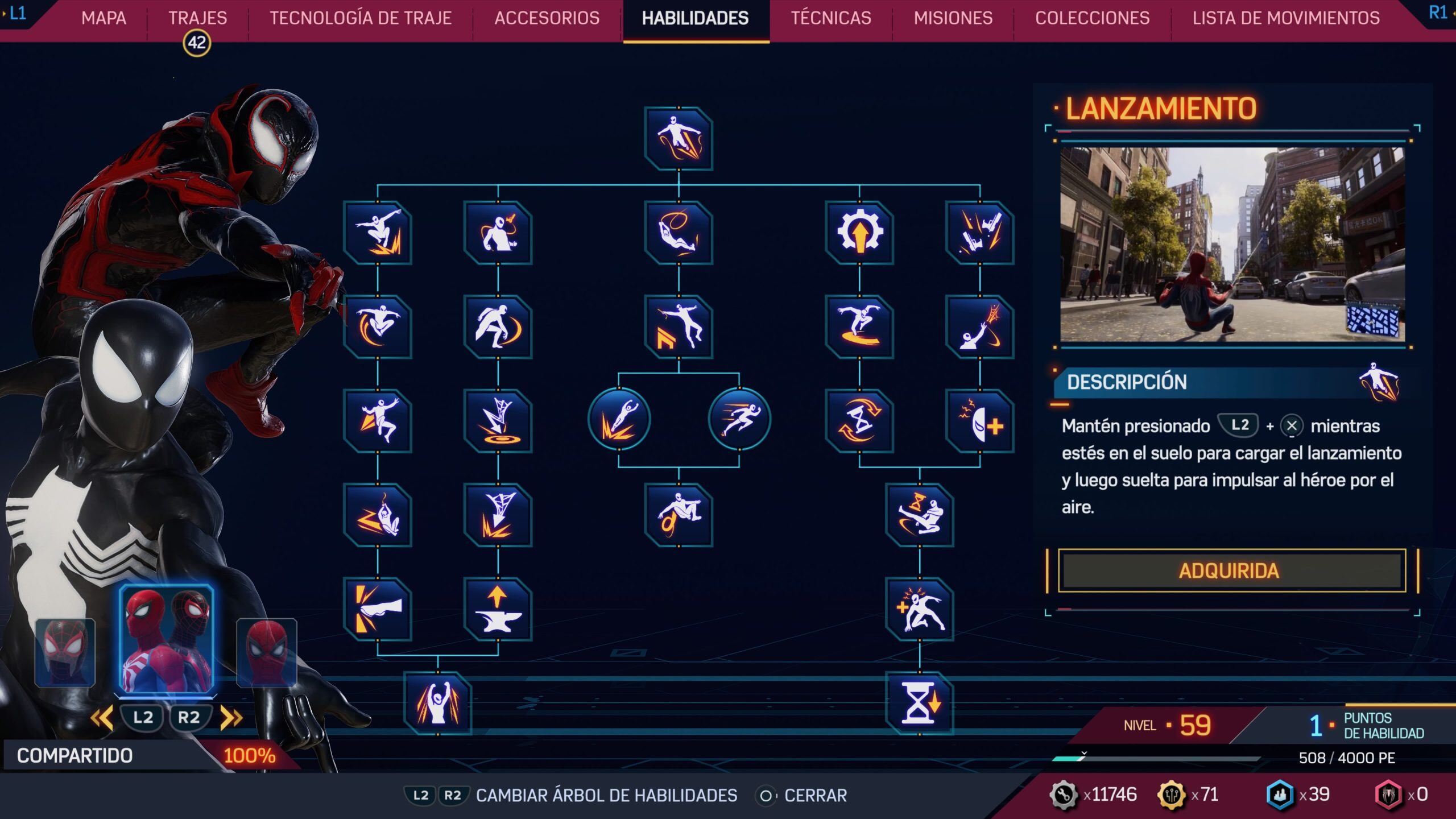This screenshot has height=819, width=1456.
Task: Select the circular charged dive skill node
Action: tap(620, 419)
